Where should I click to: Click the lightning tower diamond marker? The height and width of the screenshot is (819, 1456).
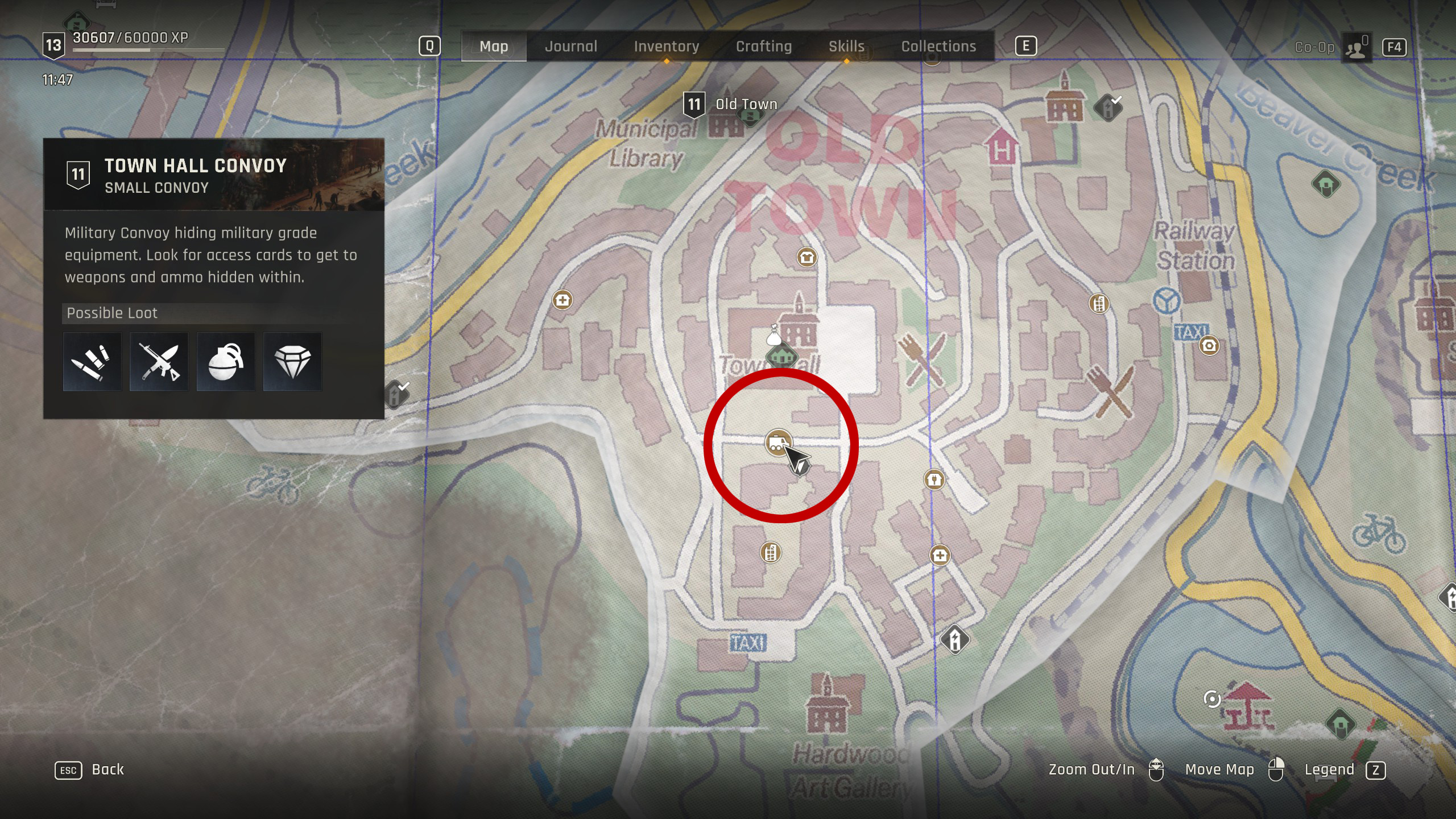click(955, 639)
